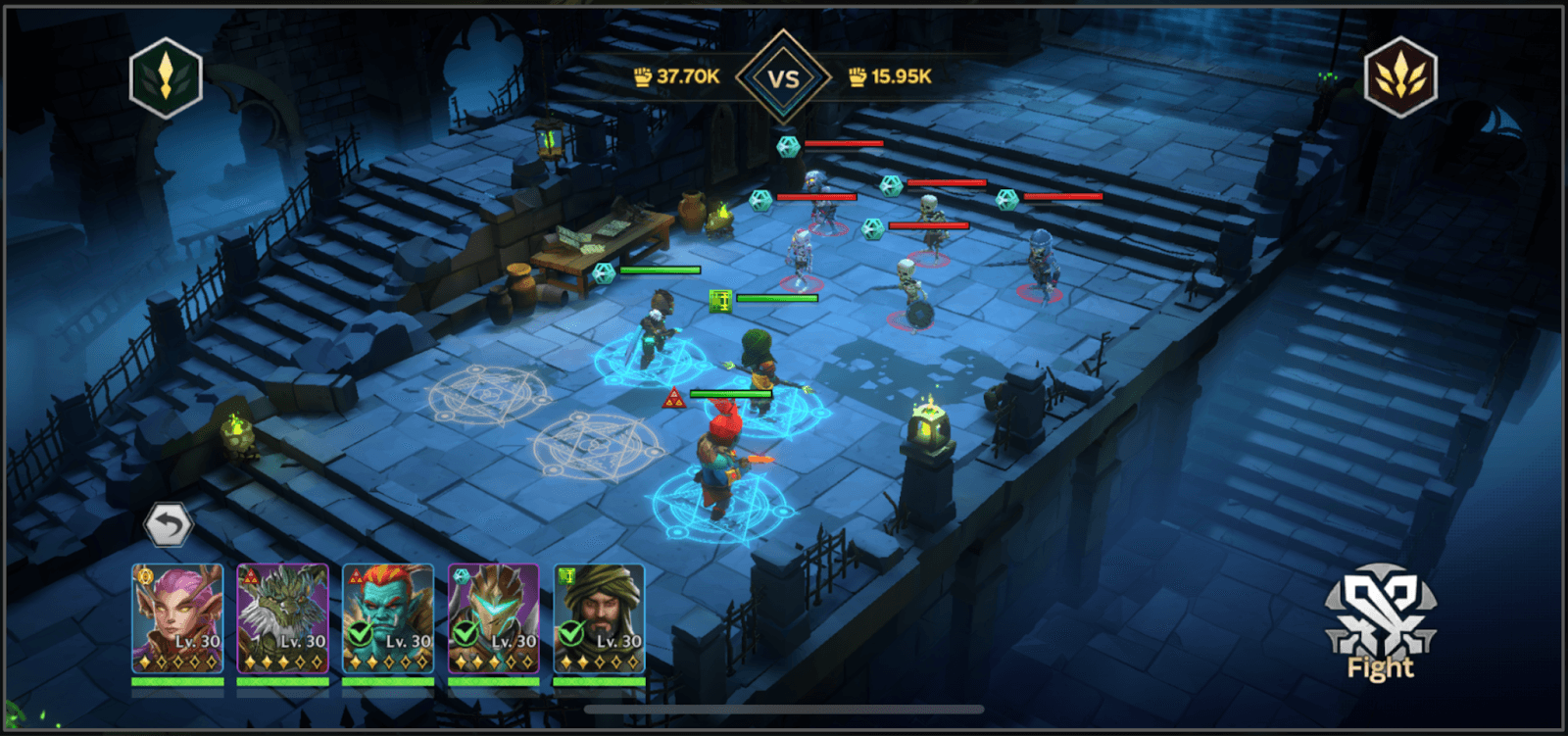Deselect the armored knight via his checkmark

[x=464, y=633]
